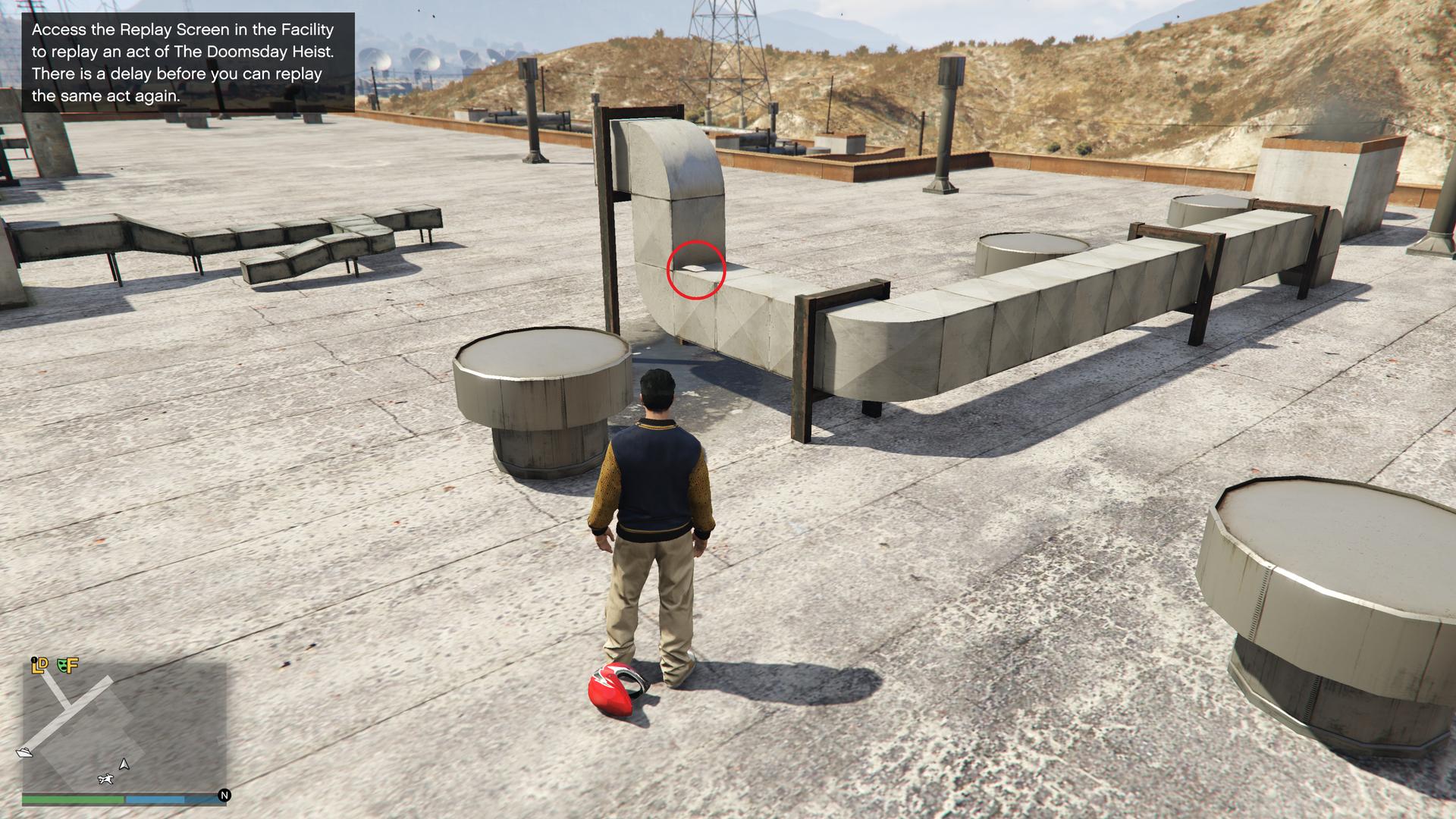Screen dimensions: 1456x819
Task: Select the white motorcycle blip on minimap
Action: 106,779
